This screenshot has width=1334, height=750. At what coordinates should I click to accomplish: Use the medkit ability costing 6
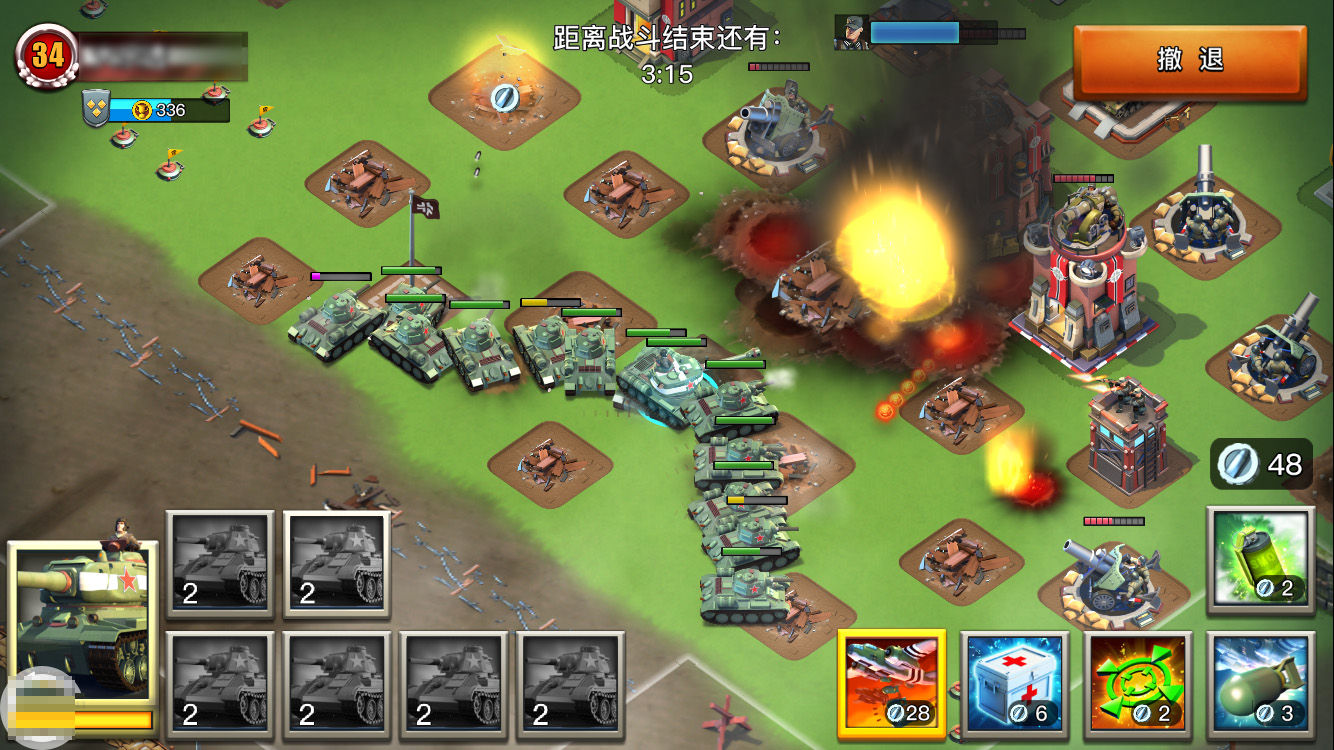tap(1013, 684)
